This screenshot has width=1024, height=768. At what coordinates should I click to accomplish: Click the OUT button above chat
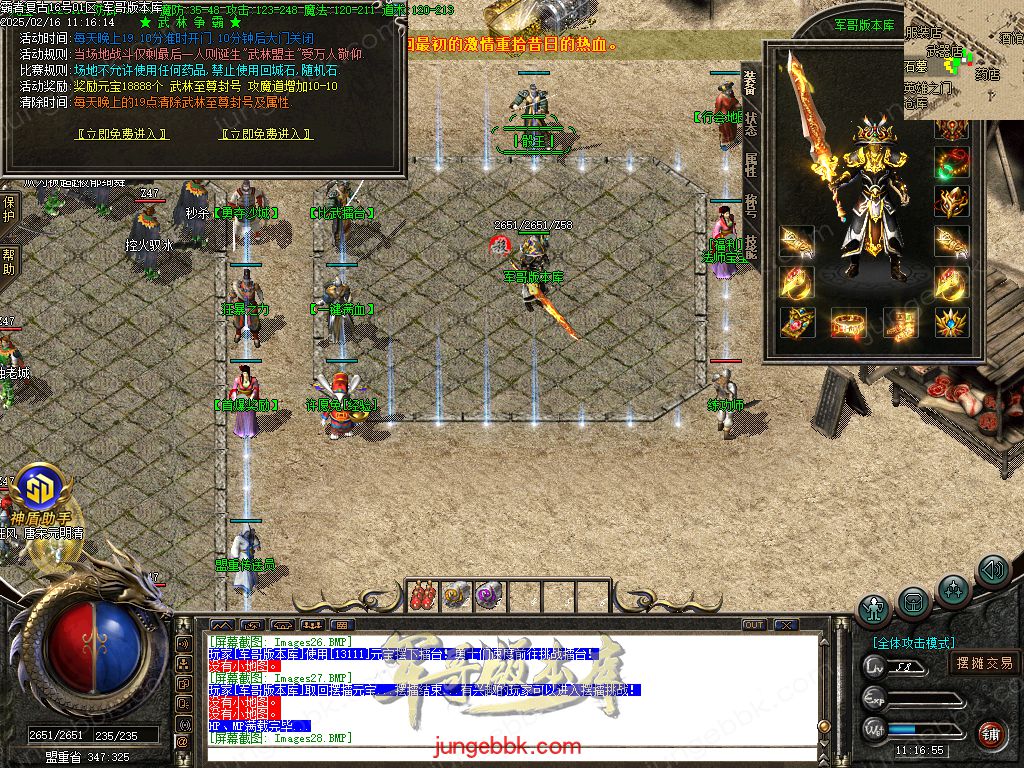(754, 625)
